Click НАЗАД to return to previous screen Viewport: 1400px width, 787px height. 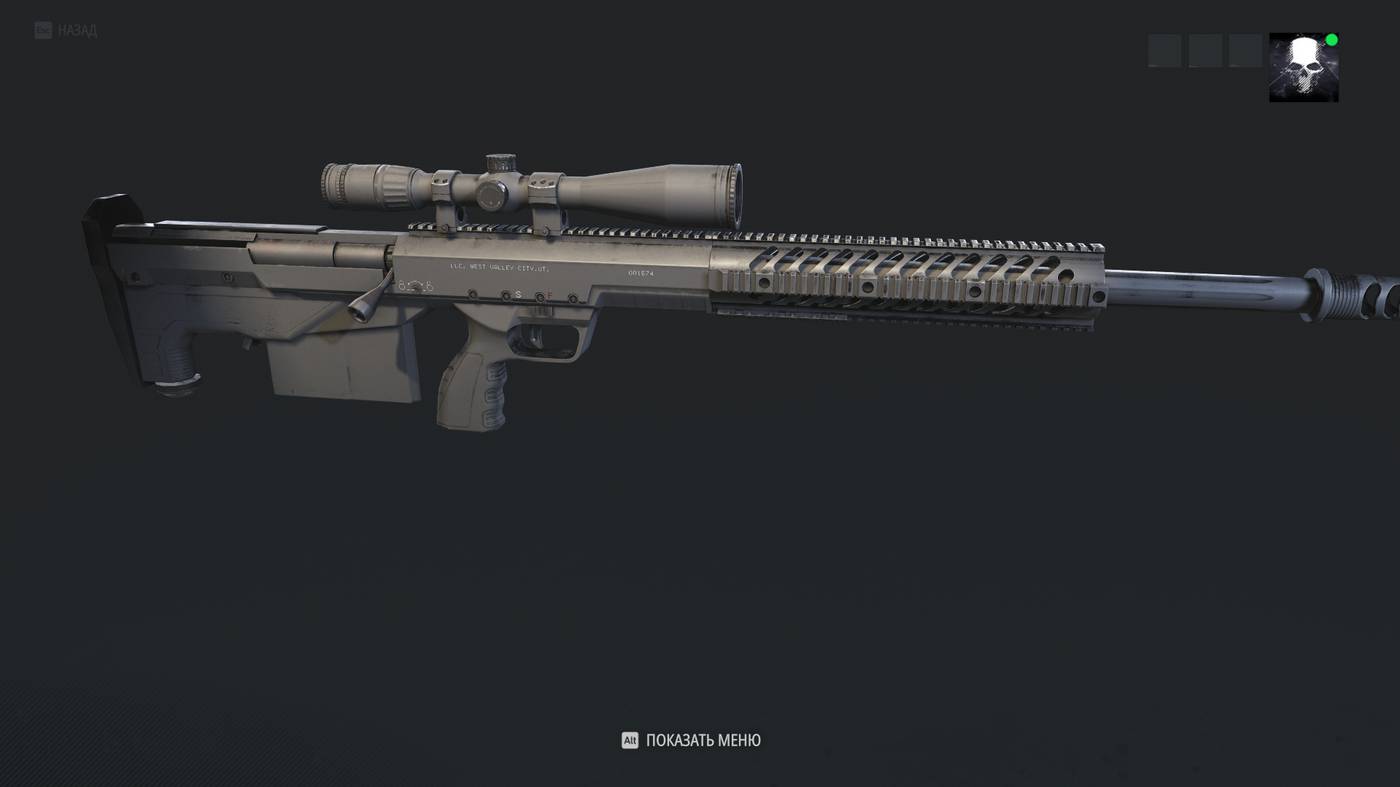[x=76, y=29]
